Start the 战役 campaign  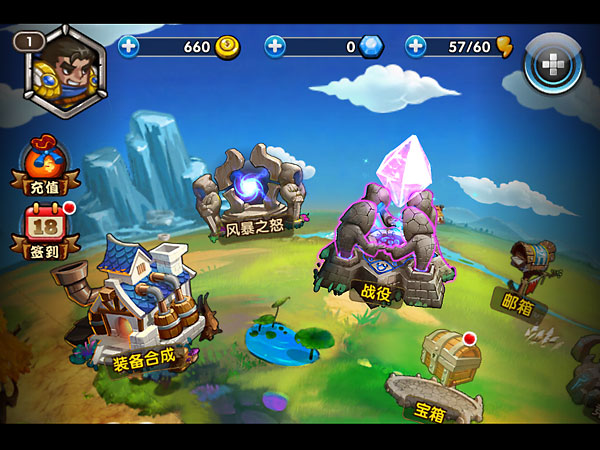(x=387, y=243)
